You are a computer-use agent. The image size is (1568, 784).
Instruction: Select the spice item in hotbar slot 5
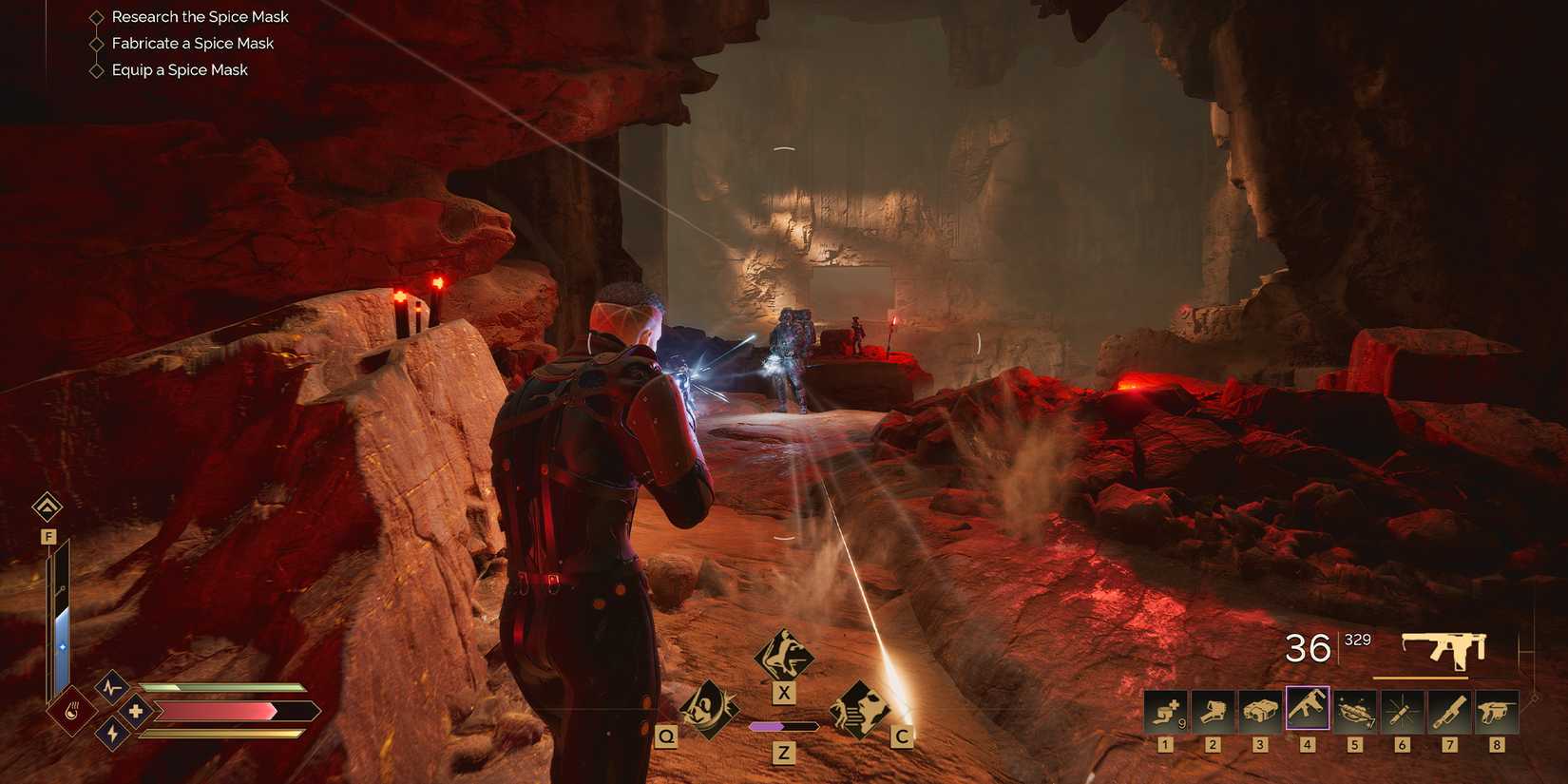click(x=1355, y=711)
